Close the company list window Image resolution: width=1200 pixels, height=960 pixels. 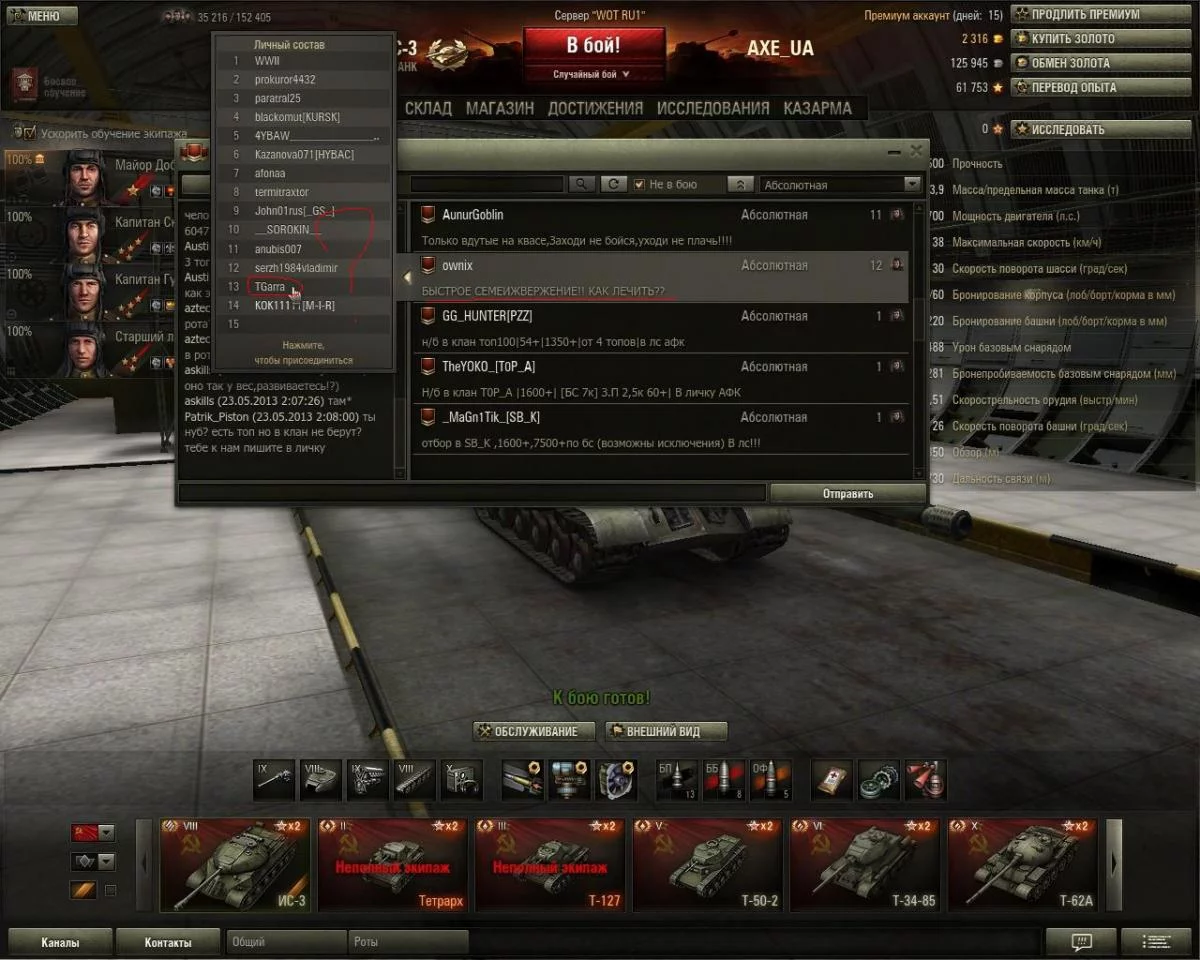(916, 151)
